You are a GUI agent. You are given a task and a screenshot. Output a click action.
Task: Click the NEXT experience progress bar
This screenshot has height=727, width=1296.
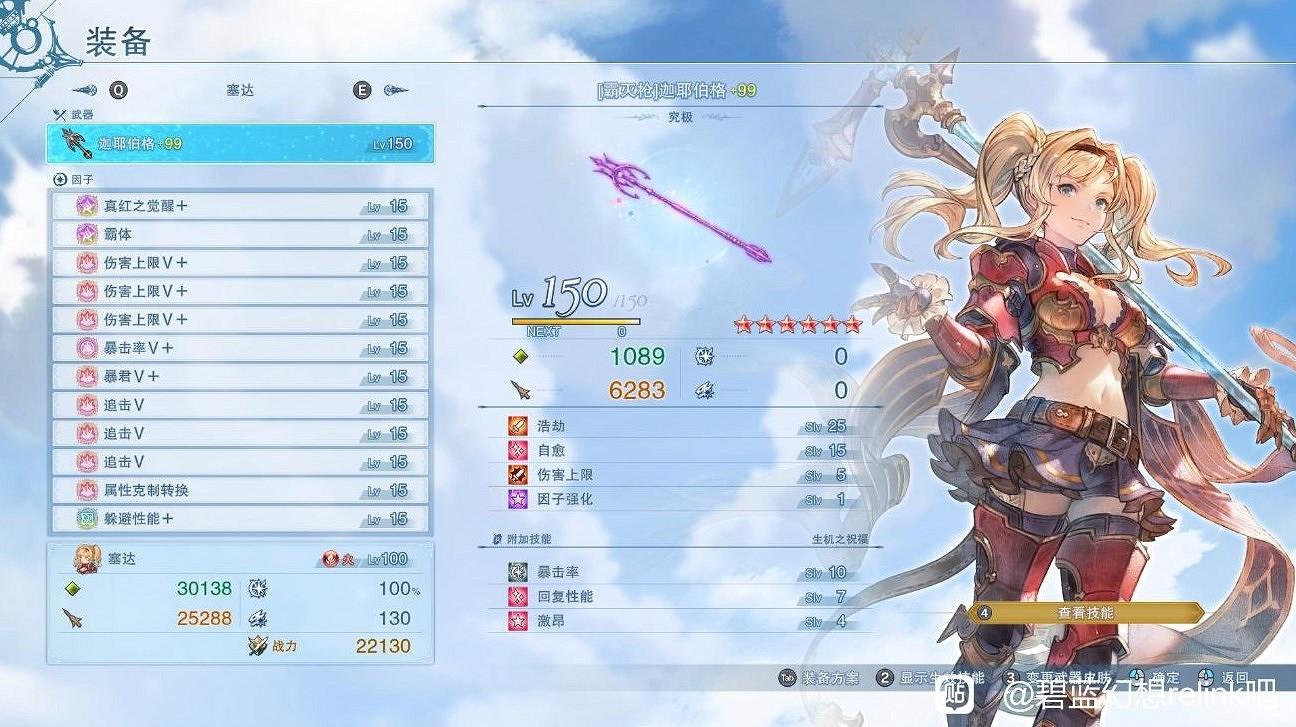click(x=577, y=323)
